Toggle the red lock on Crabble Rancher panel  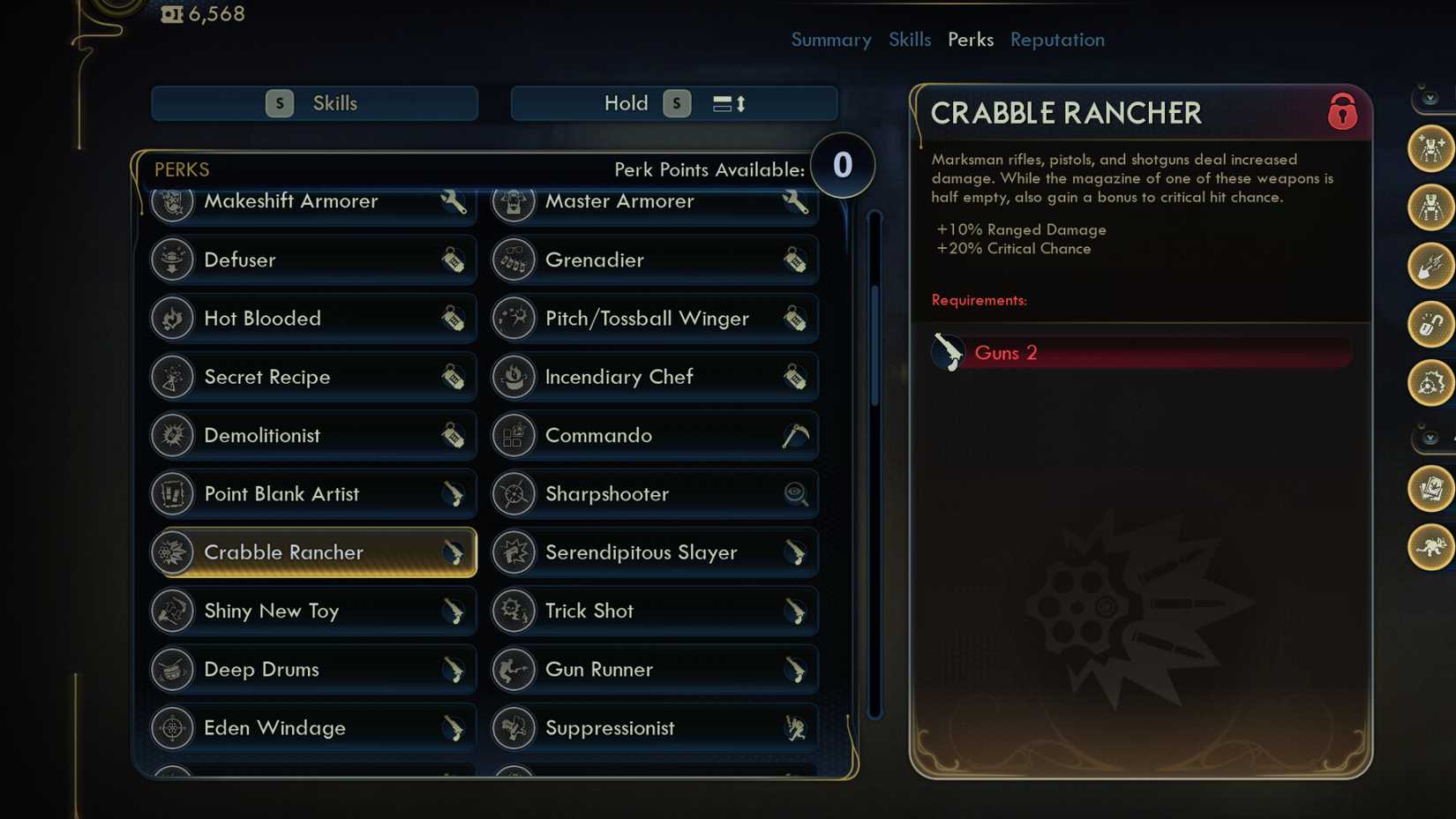coord(1342,115)
